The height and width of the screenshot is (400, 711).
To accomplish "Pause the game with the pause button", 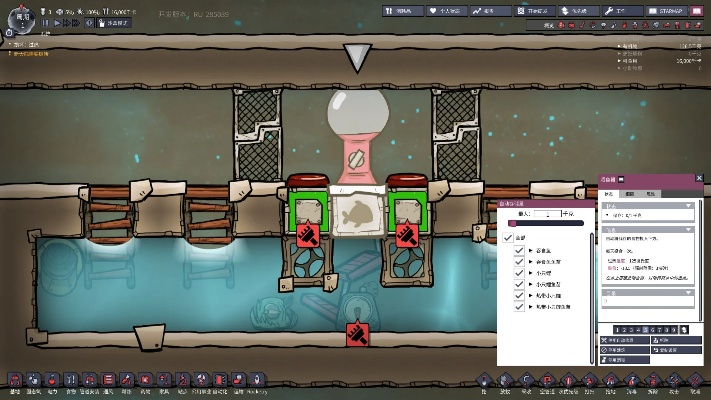I will pyautogui.click(x=44, y=22).
